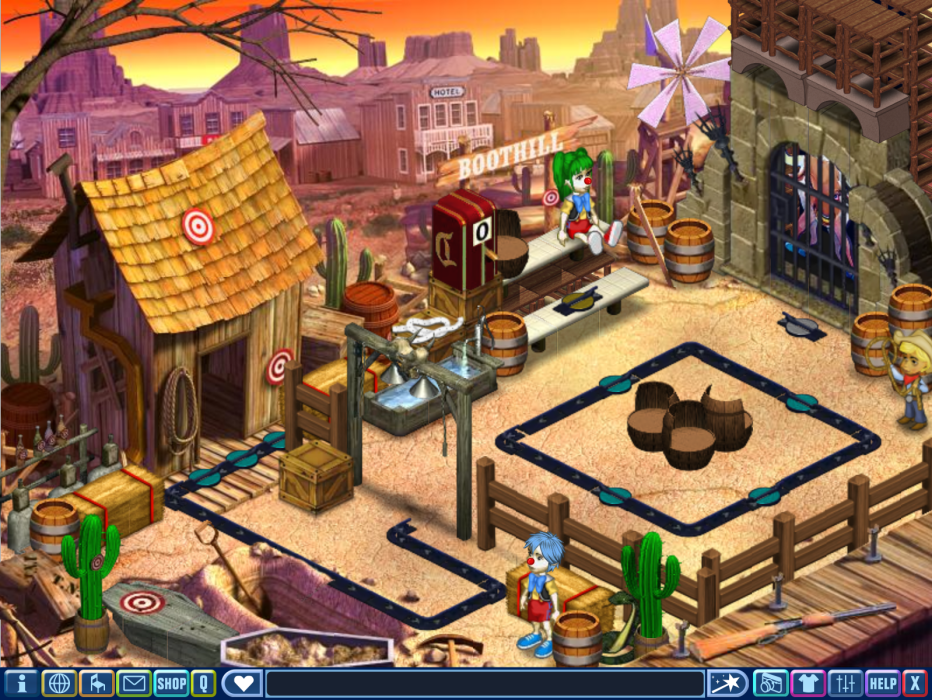Open the camera snapshot button
The height and width of the screenshot is (700, 932).
(x=770, y=684)
